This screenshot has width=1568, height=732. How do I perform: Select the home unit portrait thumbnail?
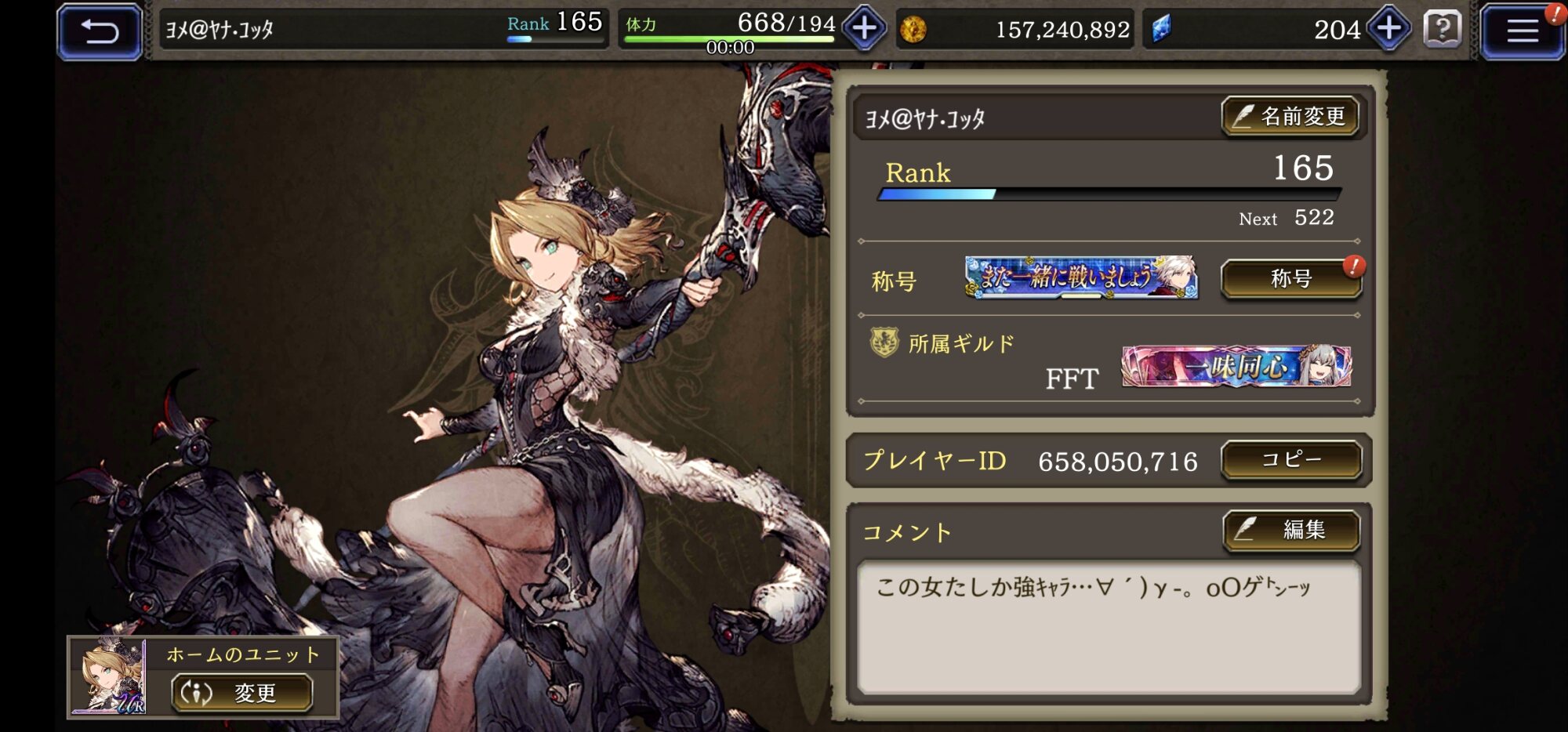pos(110,677)
